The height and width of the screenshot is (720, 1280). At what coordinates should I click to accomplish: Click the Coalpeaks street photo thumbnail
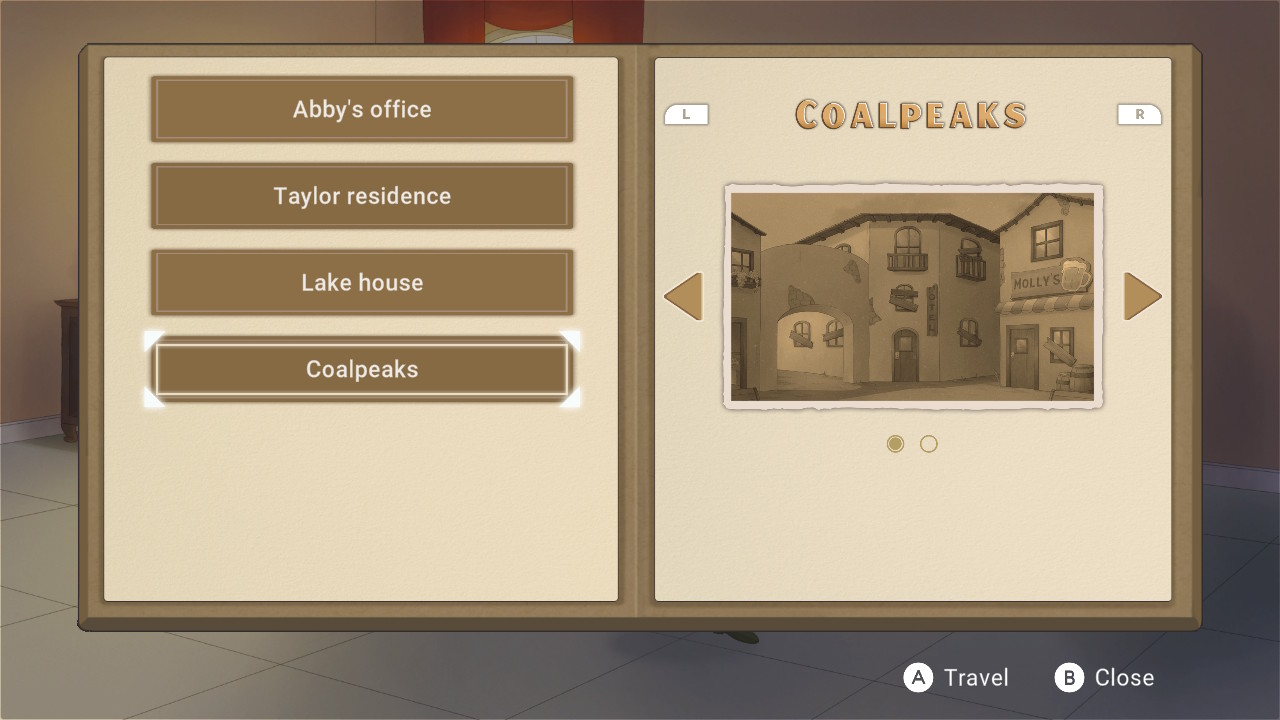pyautogui.click(x=913, y=297)
